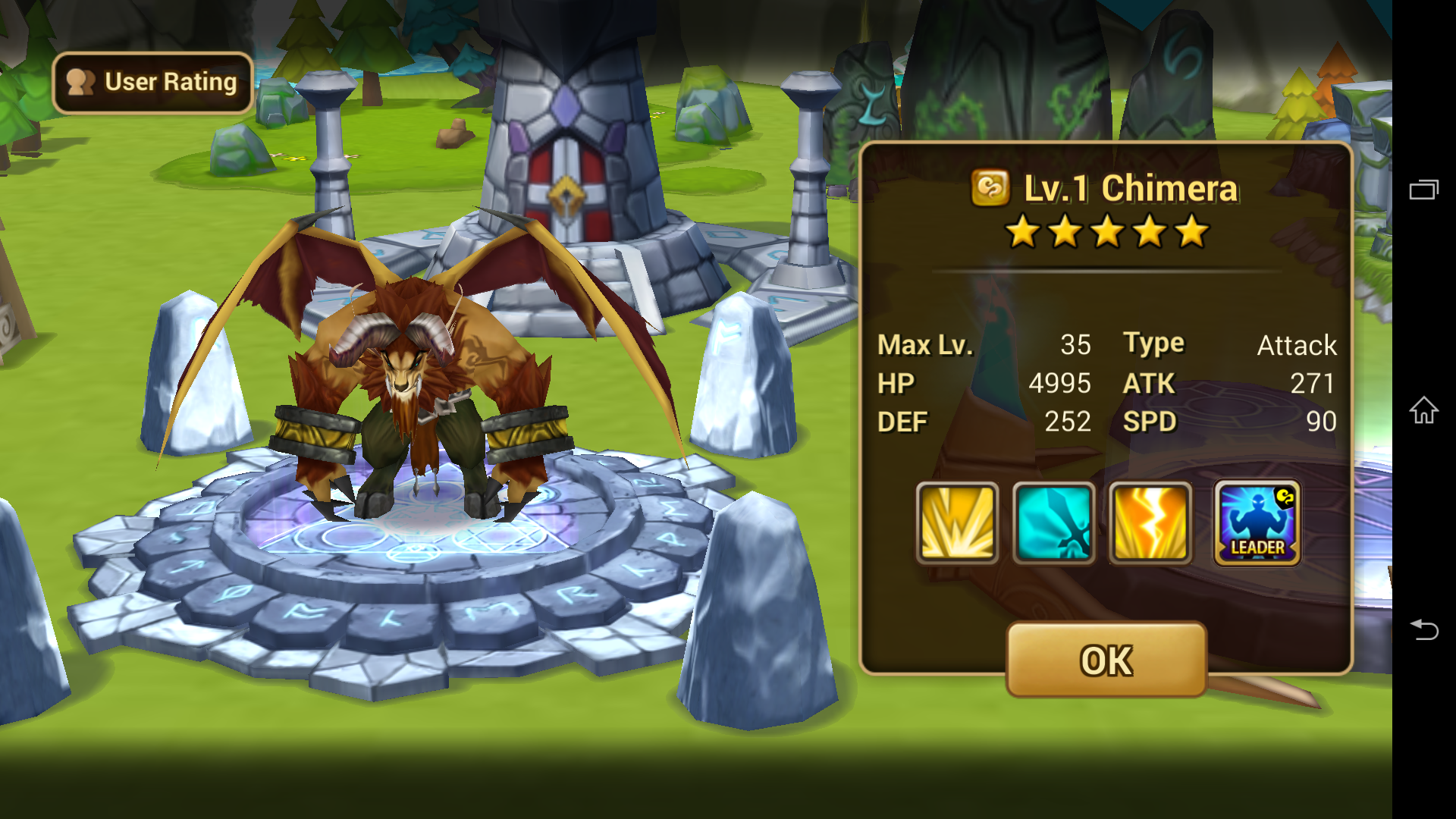Image resolution: width=1456 pixels, height=819 pixels.
Task: Show the Leader skill details
Action: pos(1257,523)
